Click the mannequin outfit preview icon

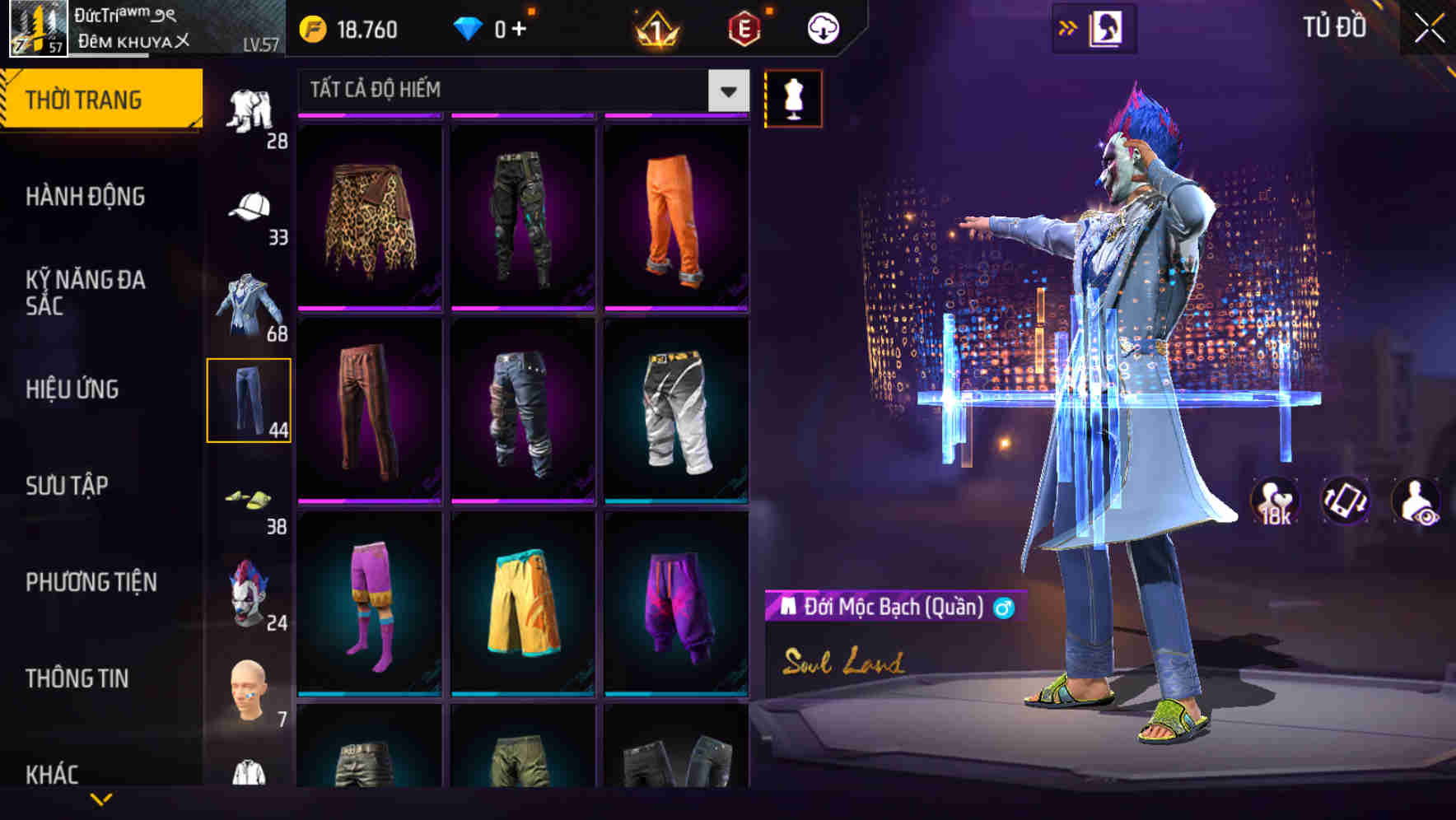point(794,98)
